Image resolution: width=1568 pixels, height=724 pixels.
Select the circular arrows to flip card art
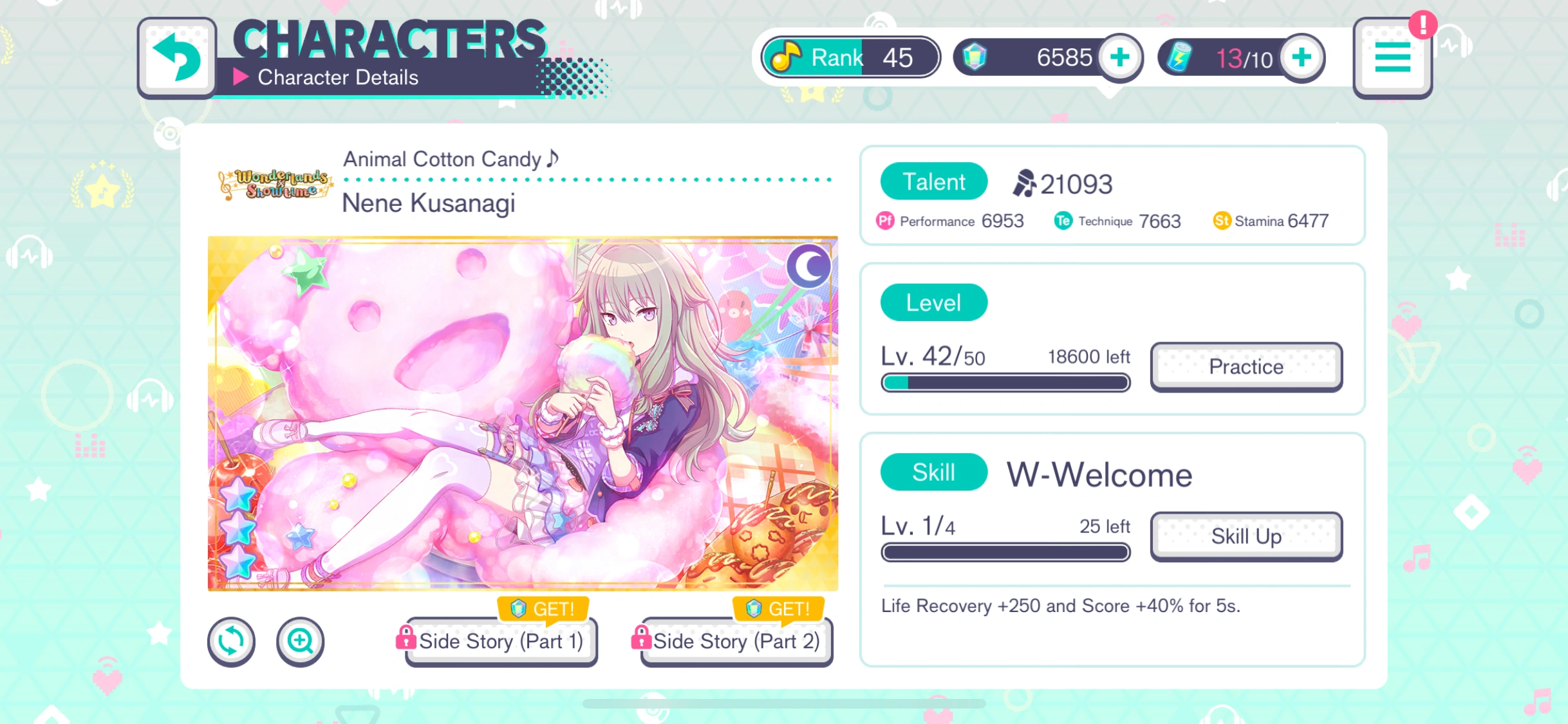point(230,641)
